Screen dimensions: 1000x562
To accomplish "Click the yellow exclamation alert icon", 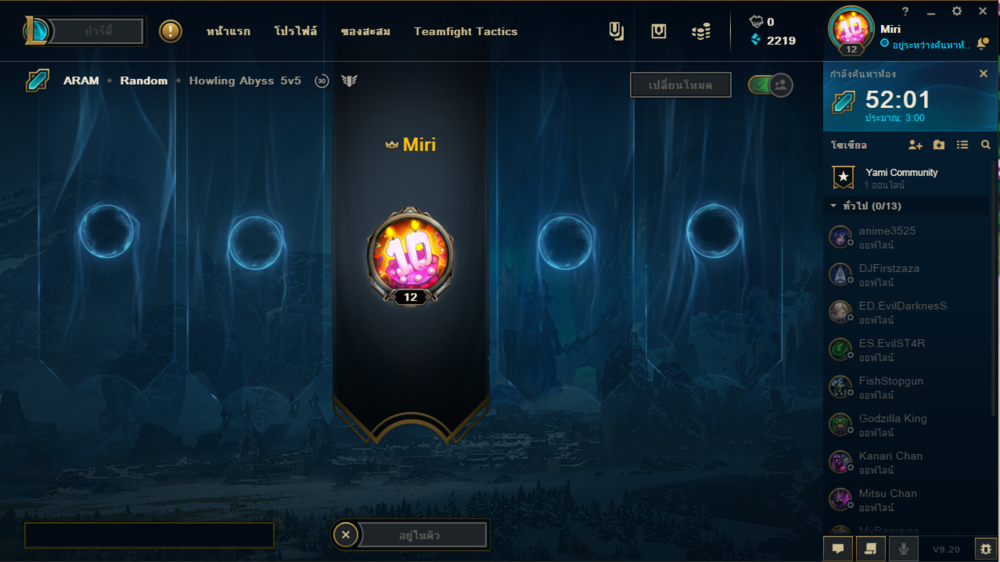I will pyautogui.click(x=171, y=31).
